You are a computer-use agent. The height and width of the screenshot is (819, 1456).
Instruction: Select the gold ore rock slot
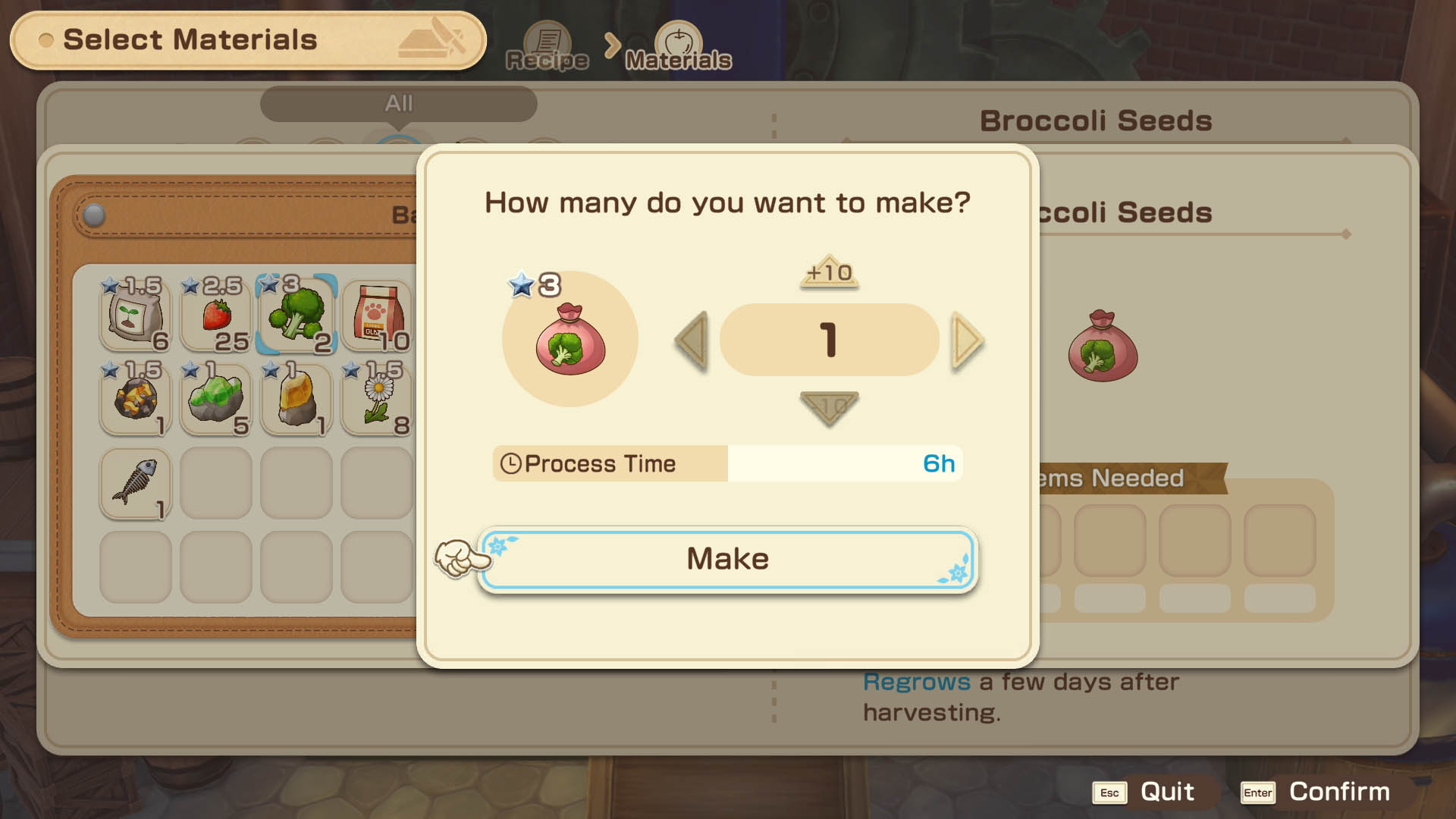(136, 399)
